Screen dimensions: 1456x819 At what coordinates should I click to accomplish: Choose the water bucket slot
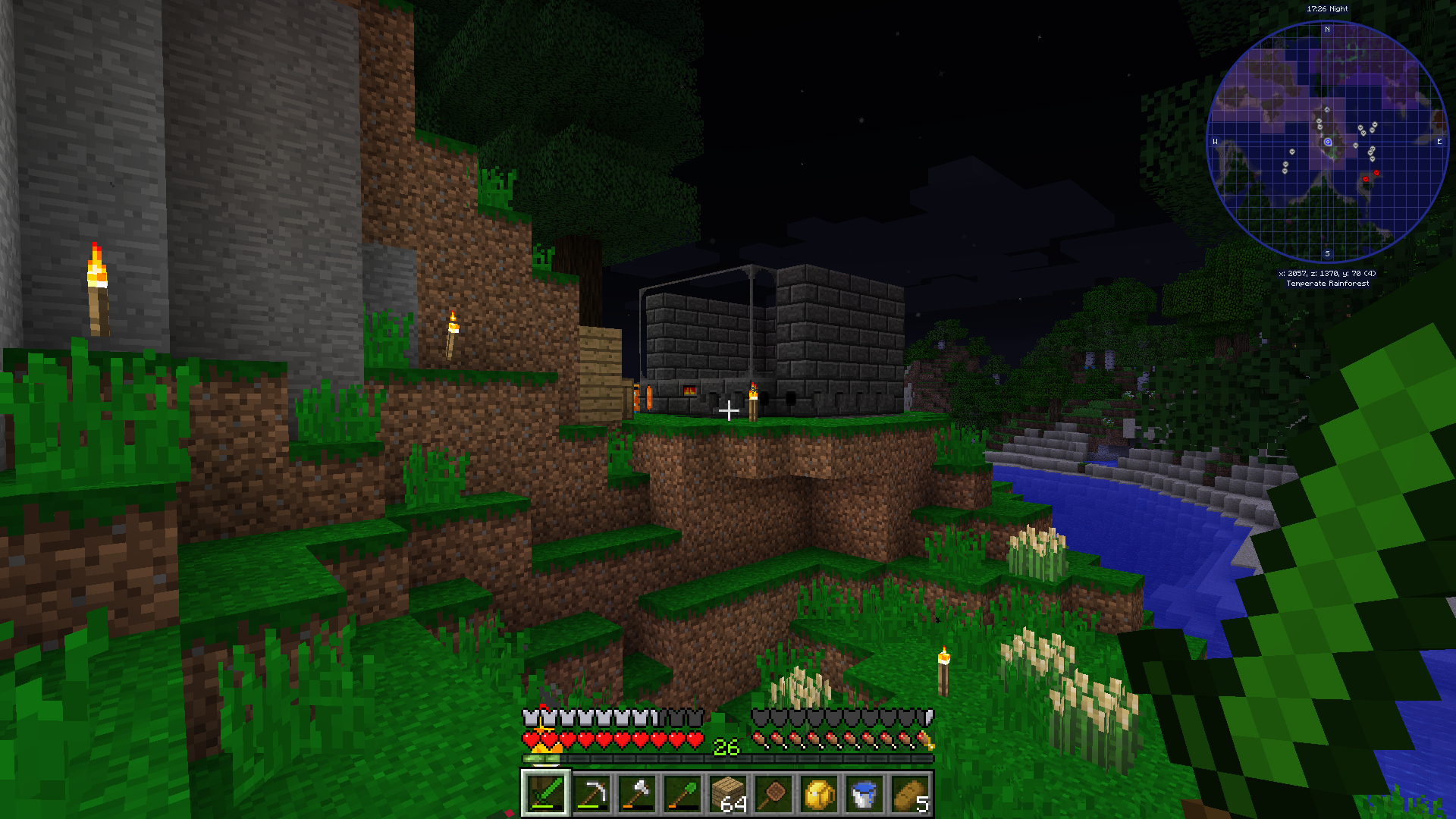coord(864,793)
